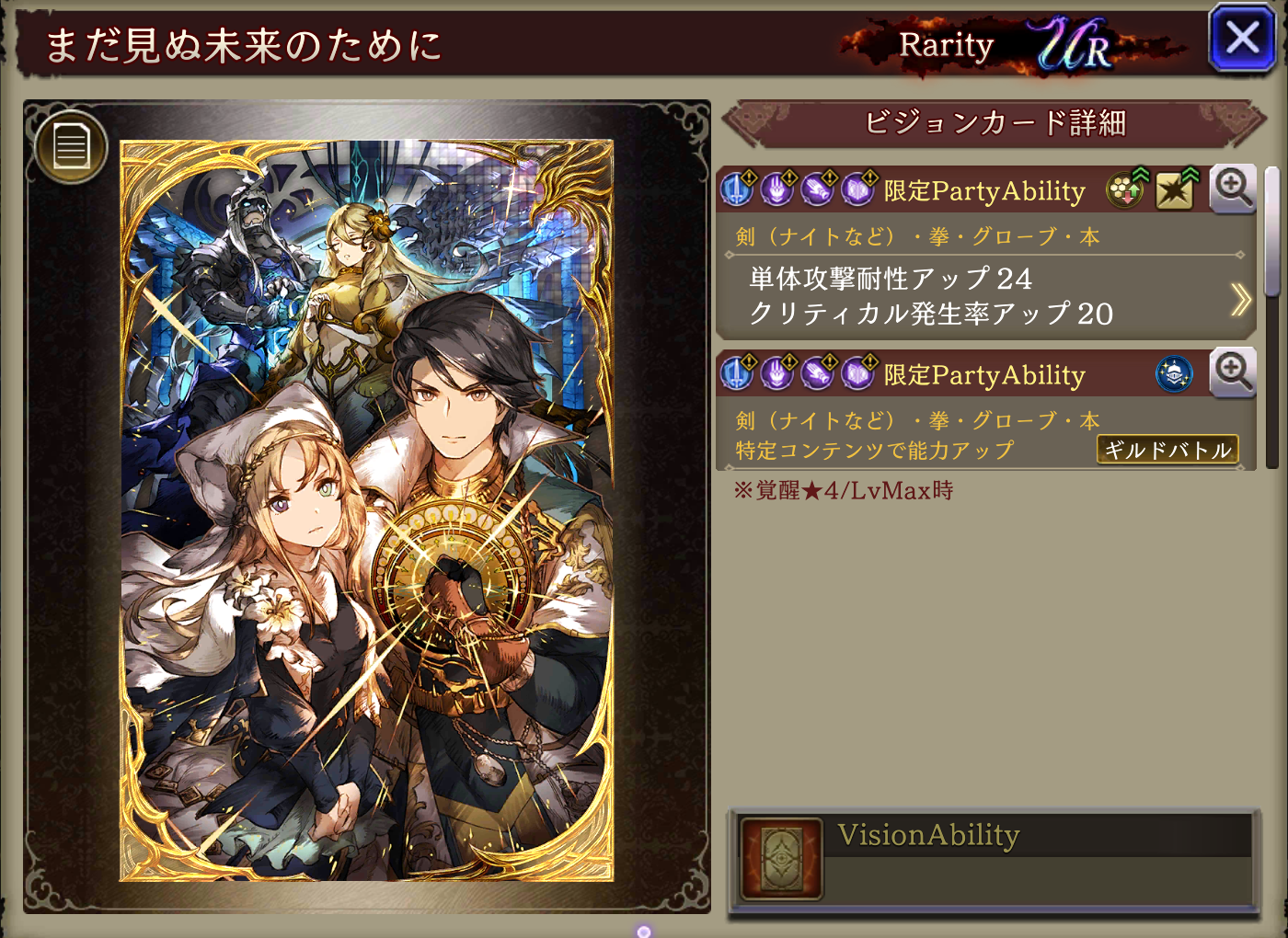Close the vision card detail window

click(x=1242, y=39)
